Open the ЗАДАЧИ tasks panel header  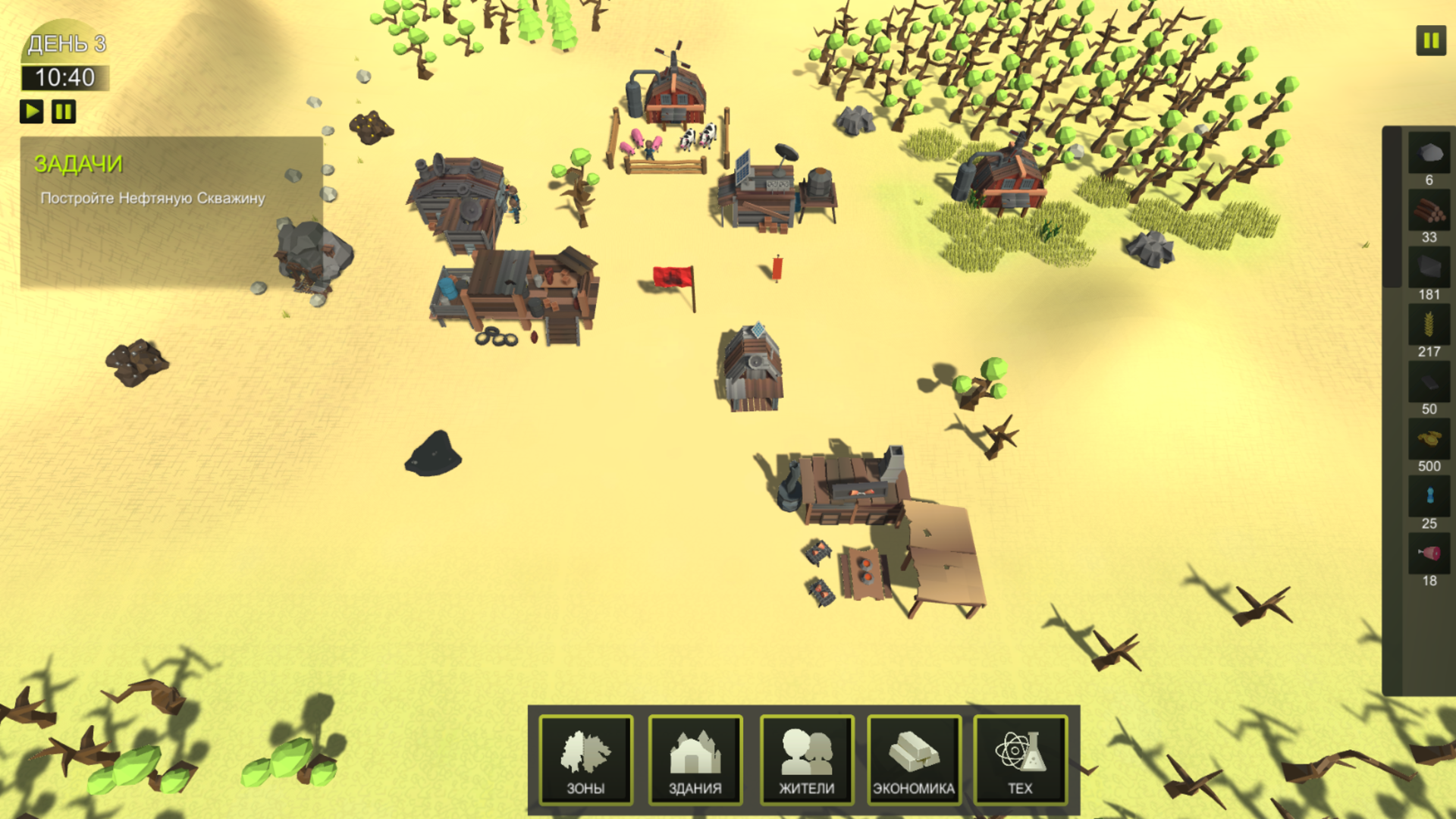(78, 163)
